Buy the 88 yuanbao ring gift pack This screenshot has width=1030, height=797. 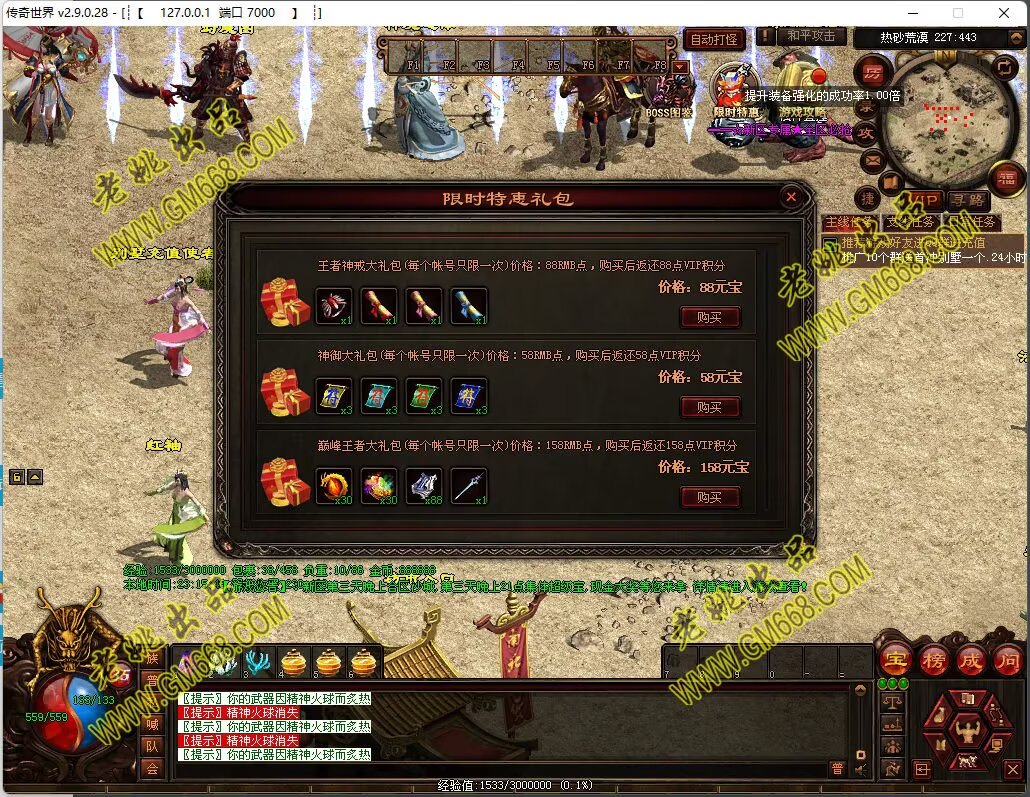pyautogui.click(x=709, y=317)
